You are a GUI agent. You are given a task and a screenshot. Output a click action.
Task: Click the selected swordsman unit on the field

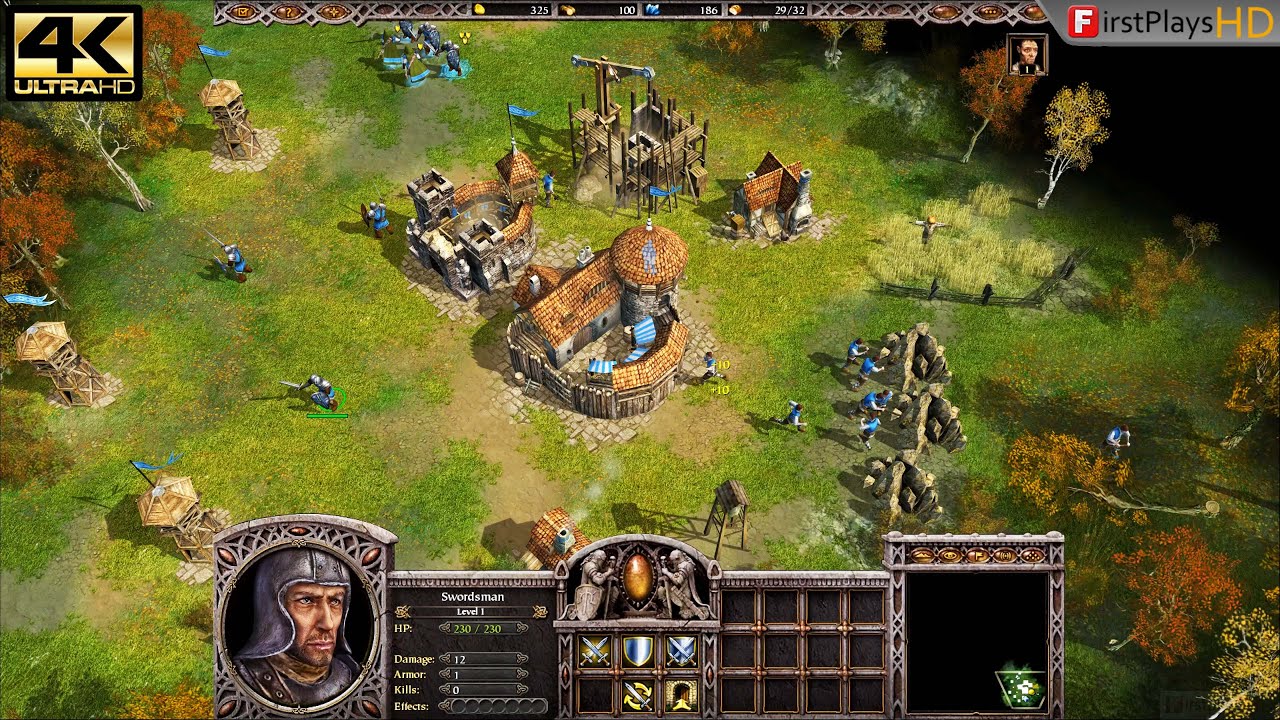pos(321,393)
